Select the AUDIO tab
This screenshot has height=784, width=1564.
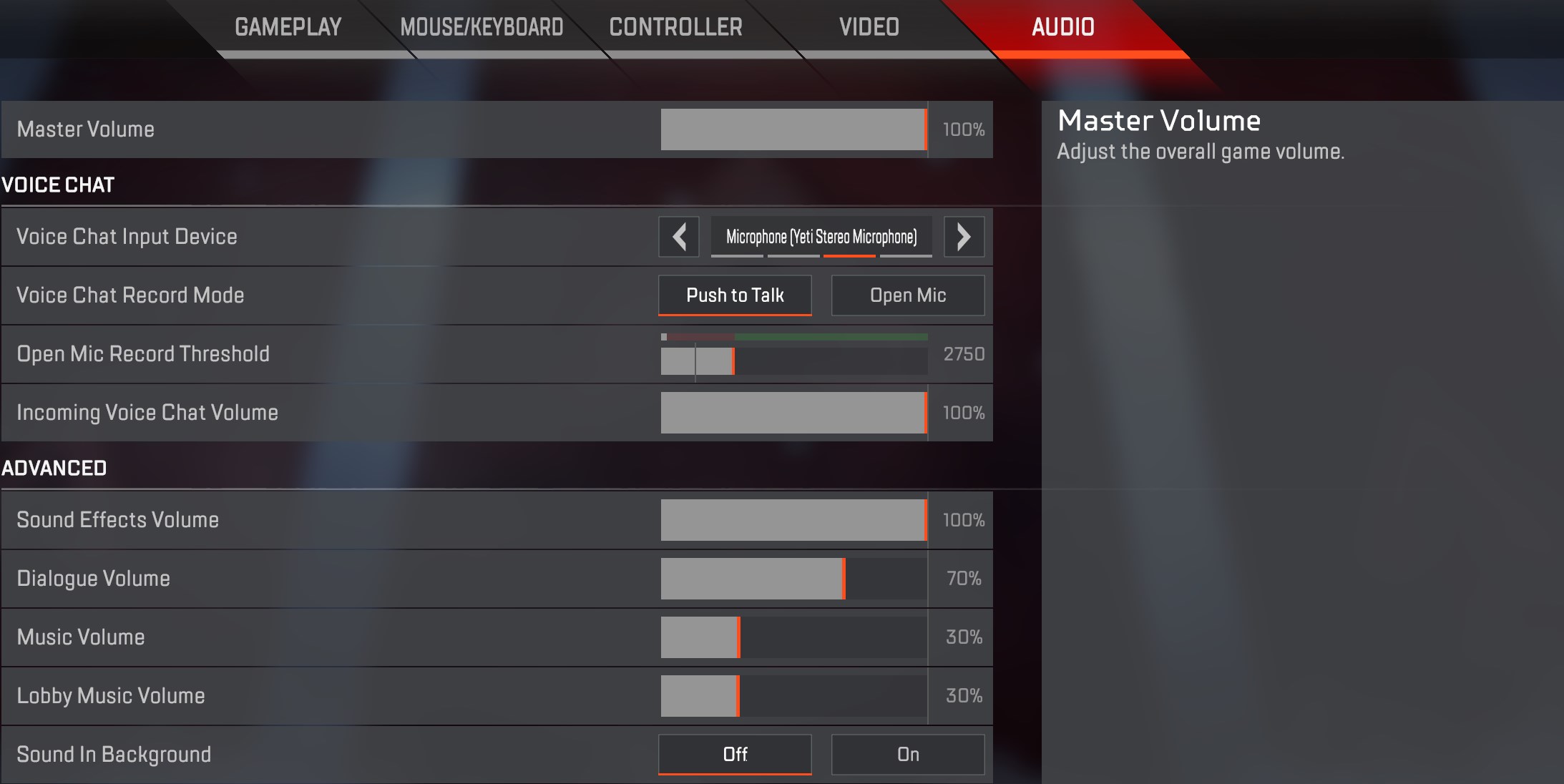click(1062, 27)
